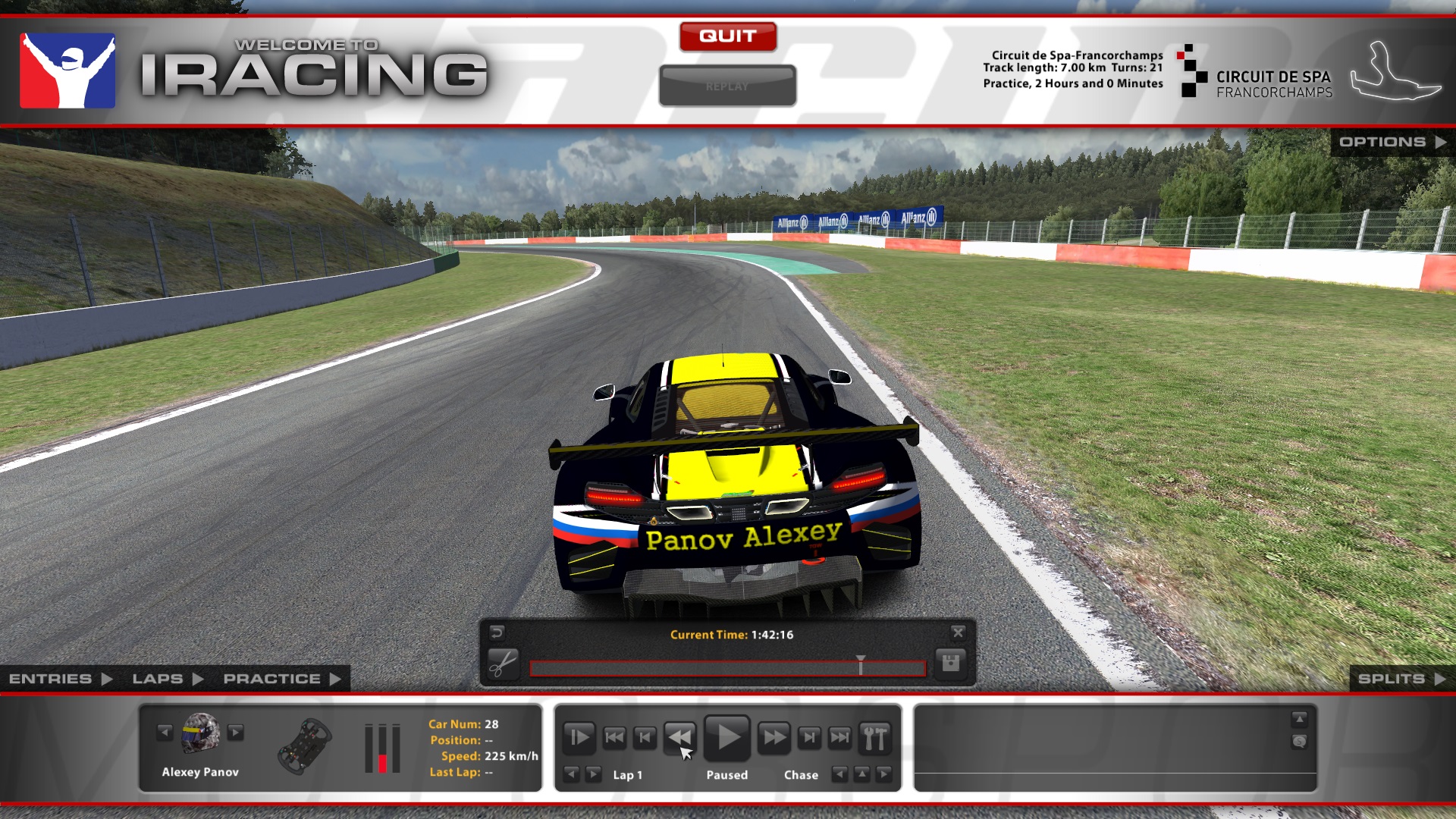Screen dimensions: 1456x819
Task: Quit the session with the red QUIT button
Action: pyautogui.click(x=727, y=36)
